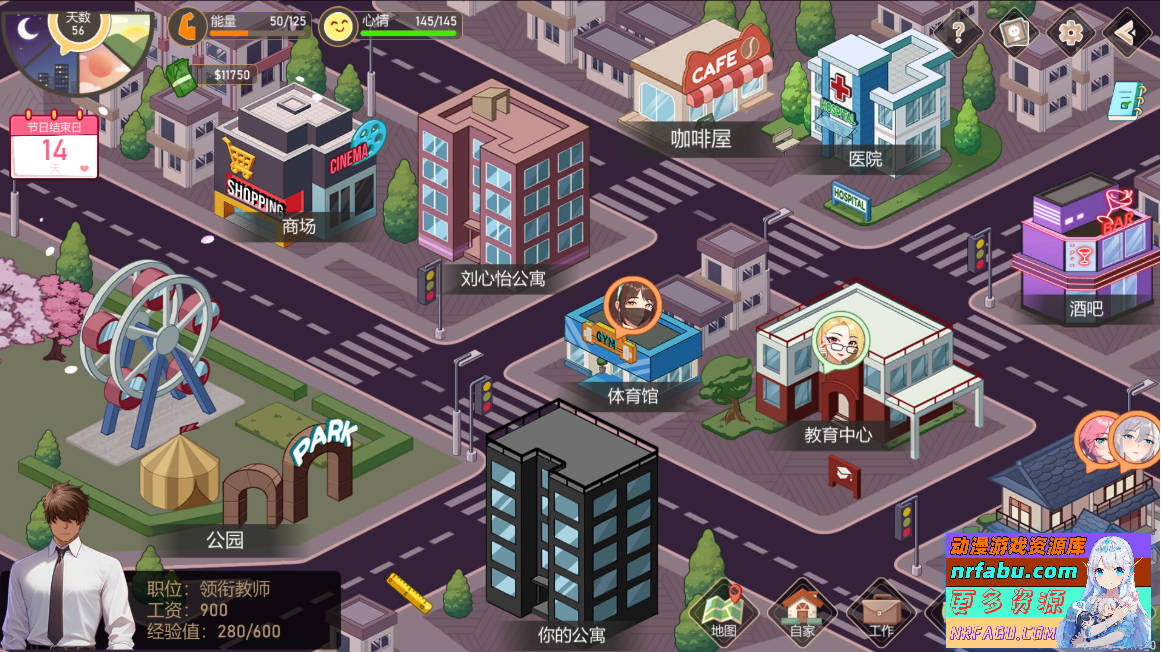This screenshot has height=652, width=1161.
Task: Click the back arrow diamond button
Action: pos(1128,33)
